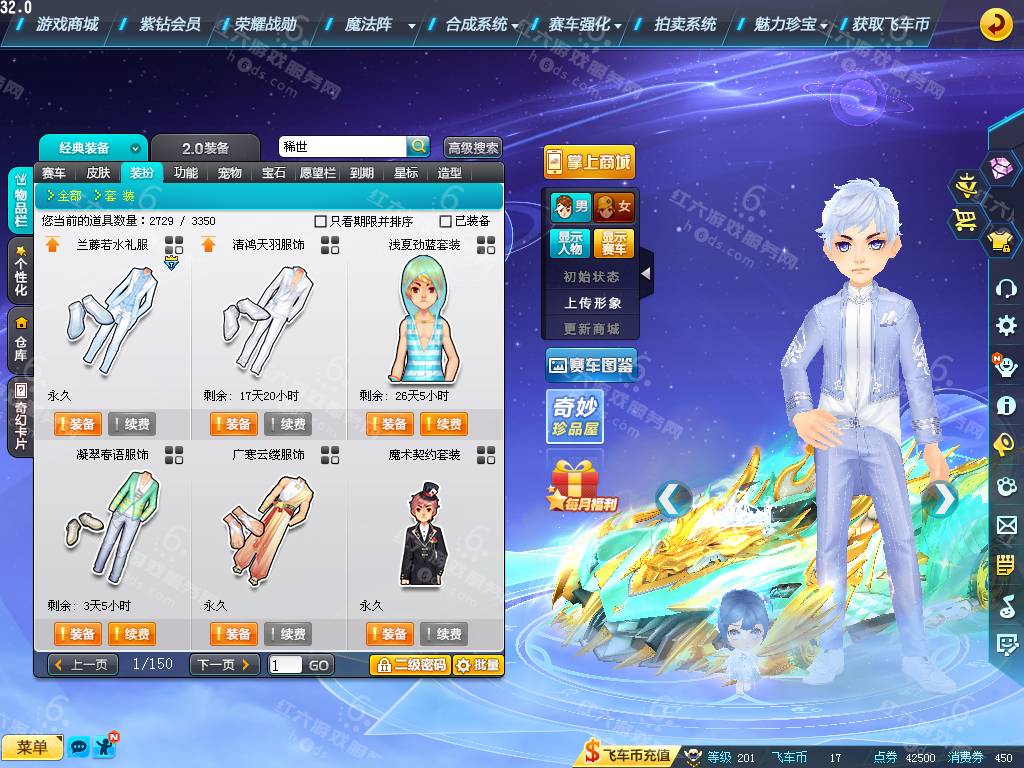The height and width of the screenshot is (768, 1024).
Task: Click the item search text field
Action: pos(342,147)
